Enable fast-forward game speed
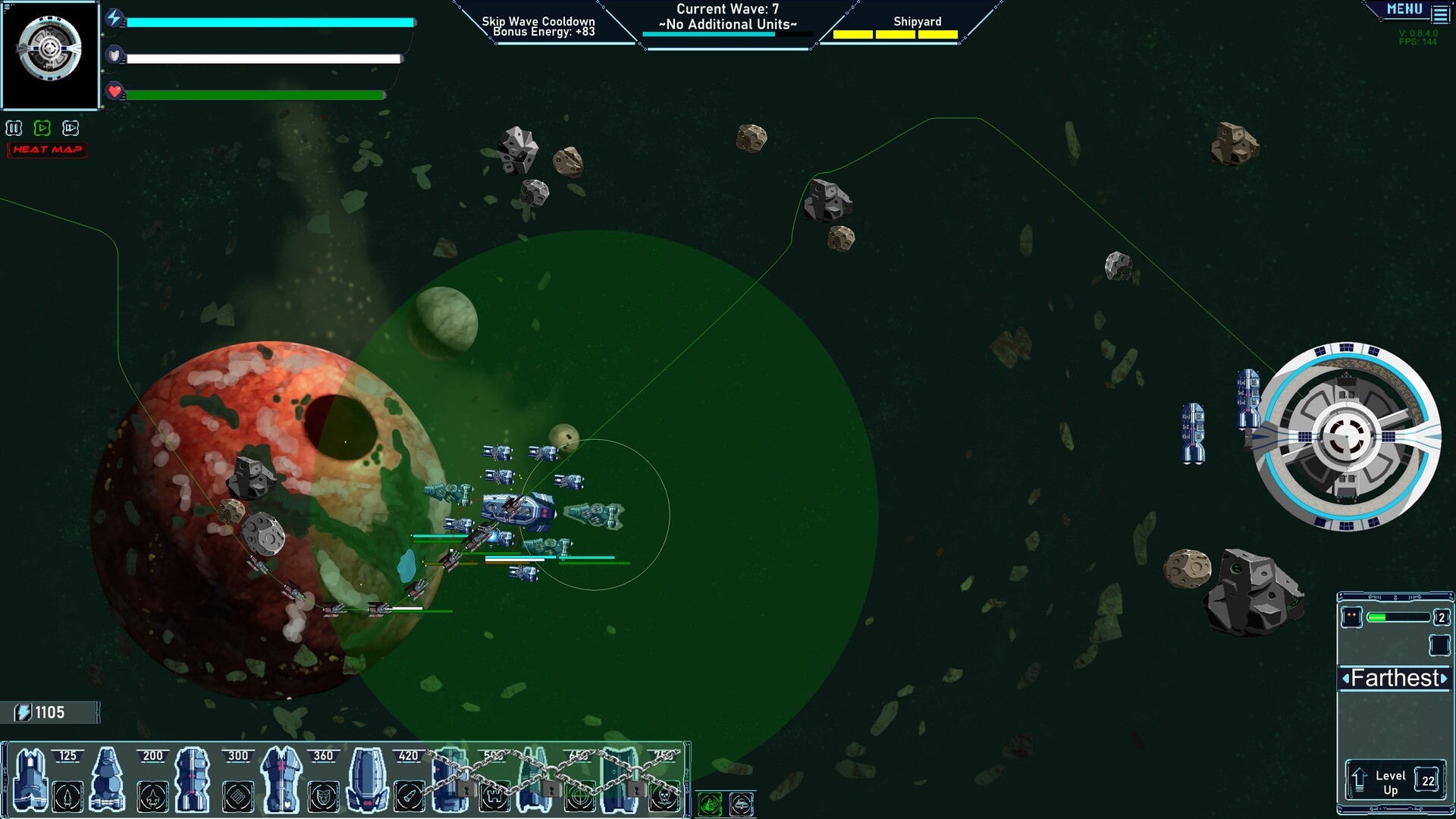 click(70, 128)
